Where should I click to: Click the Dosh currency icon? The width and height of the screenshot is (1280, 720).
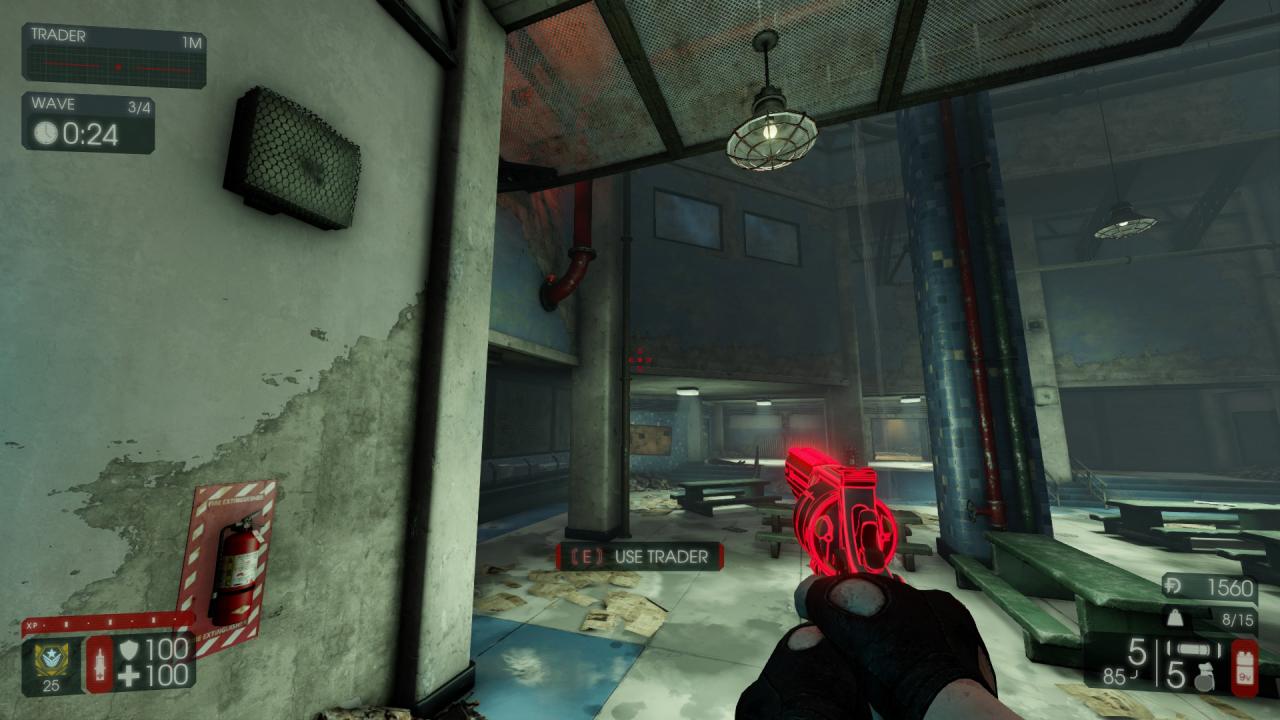(1175, 588)
